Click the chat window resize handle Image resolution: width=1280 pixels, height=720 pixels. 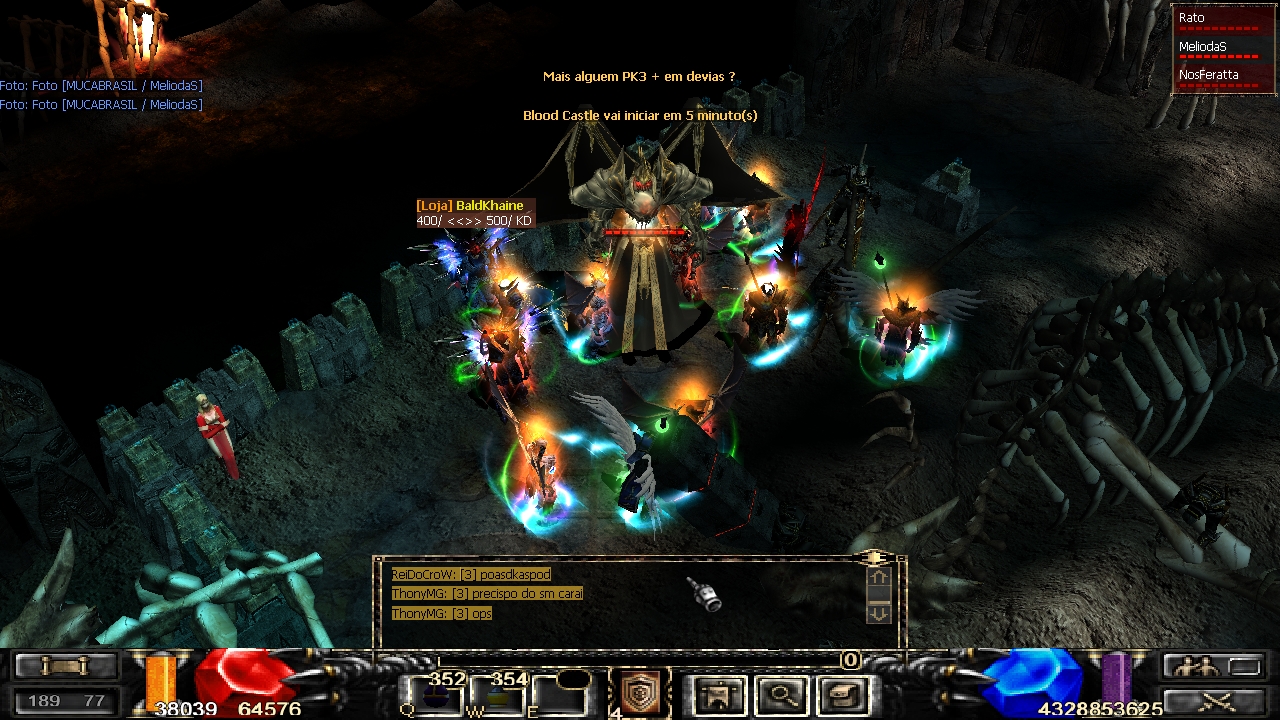875,556
